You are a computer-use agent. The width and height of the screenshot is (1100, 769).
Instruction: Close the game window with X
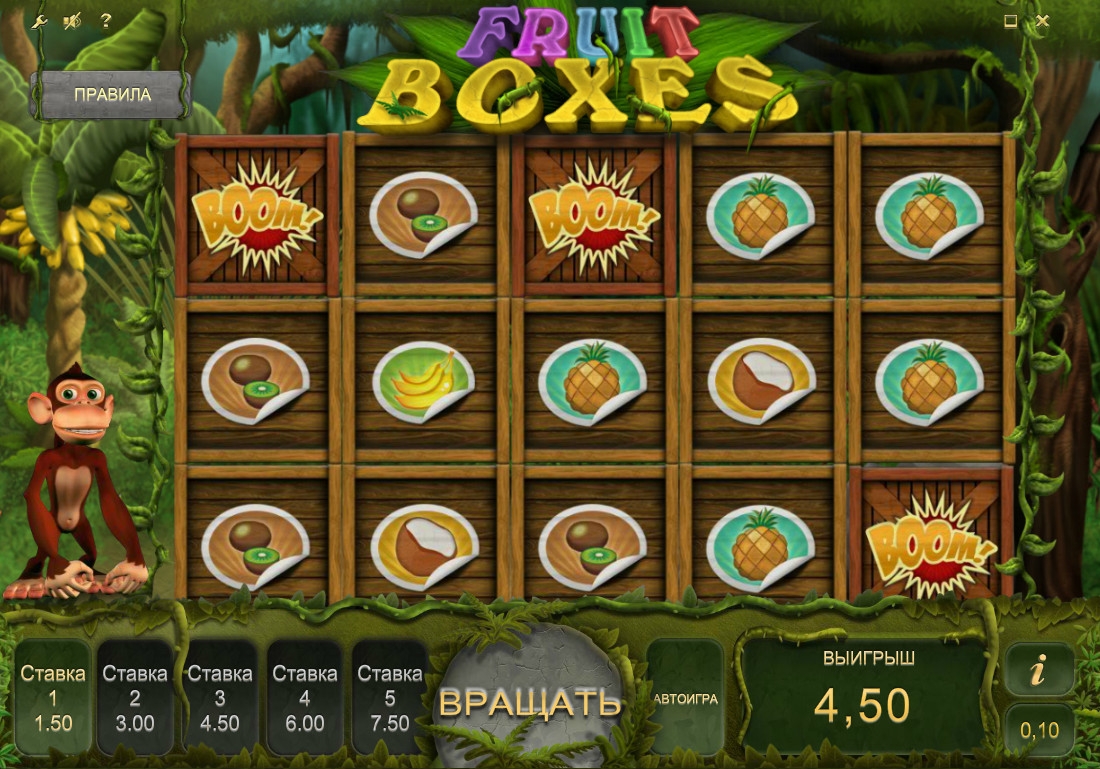click(1043, 21)
